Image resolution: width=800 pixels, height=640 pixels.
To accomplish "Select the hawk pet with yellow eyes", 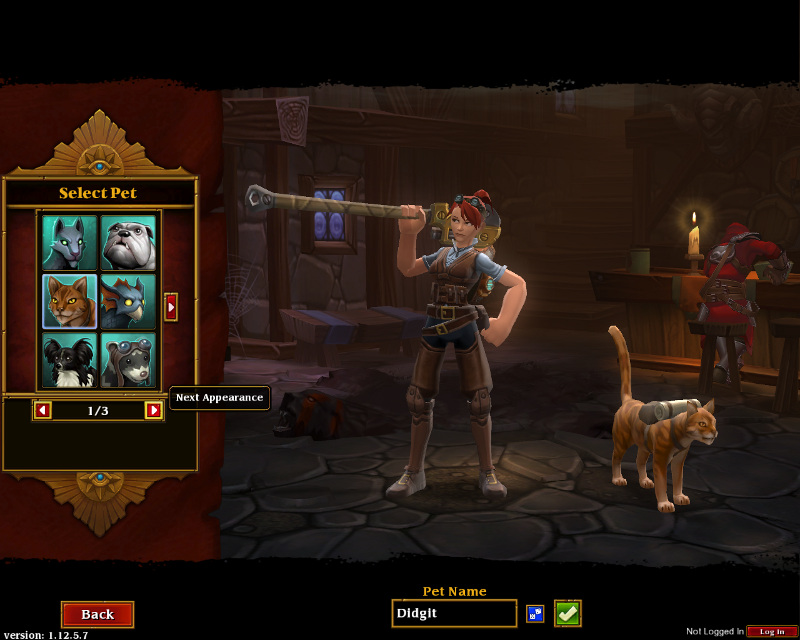I will 128,301.
